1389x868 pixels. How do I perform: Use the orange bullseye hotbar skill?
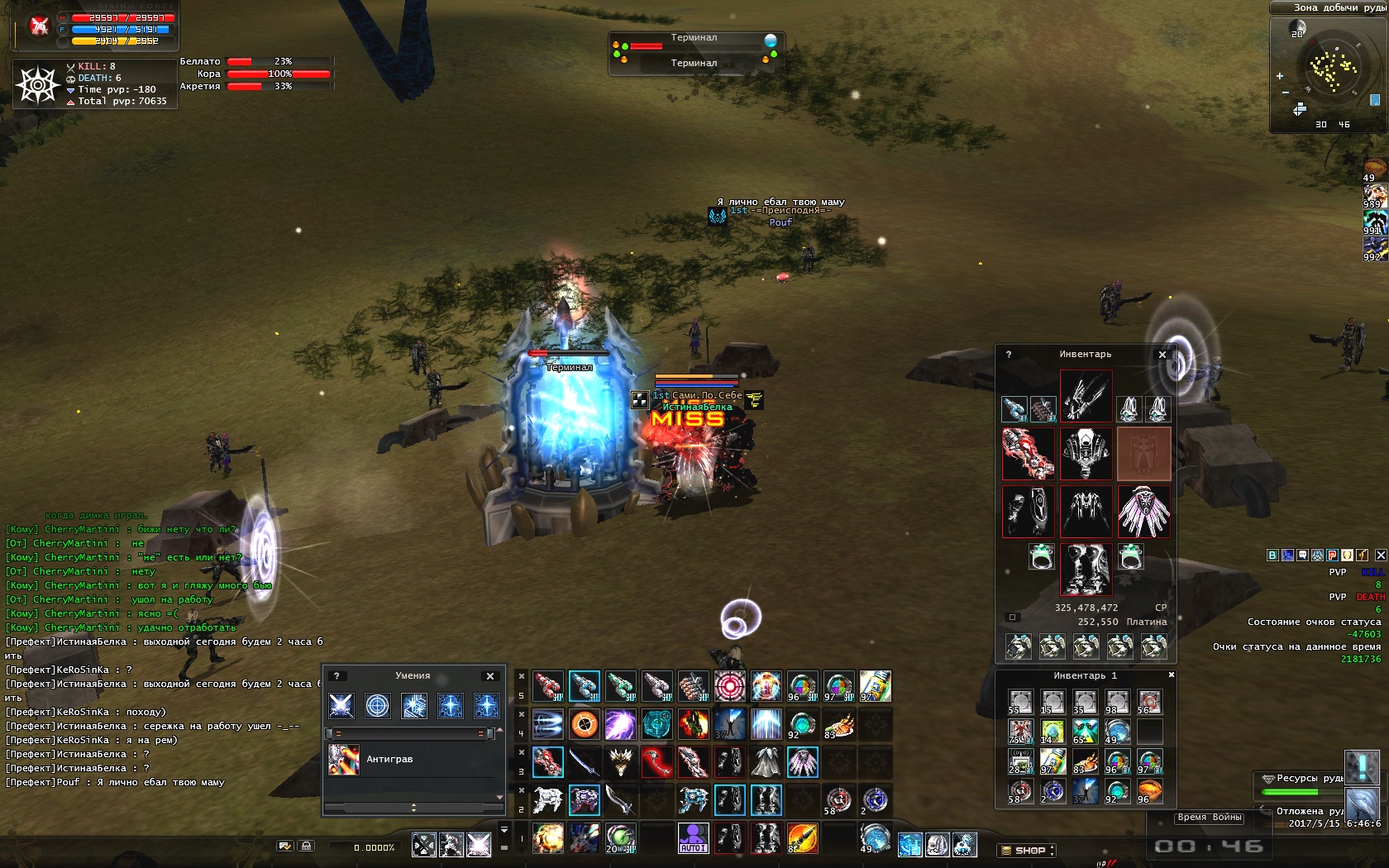[x=584, y=725]
